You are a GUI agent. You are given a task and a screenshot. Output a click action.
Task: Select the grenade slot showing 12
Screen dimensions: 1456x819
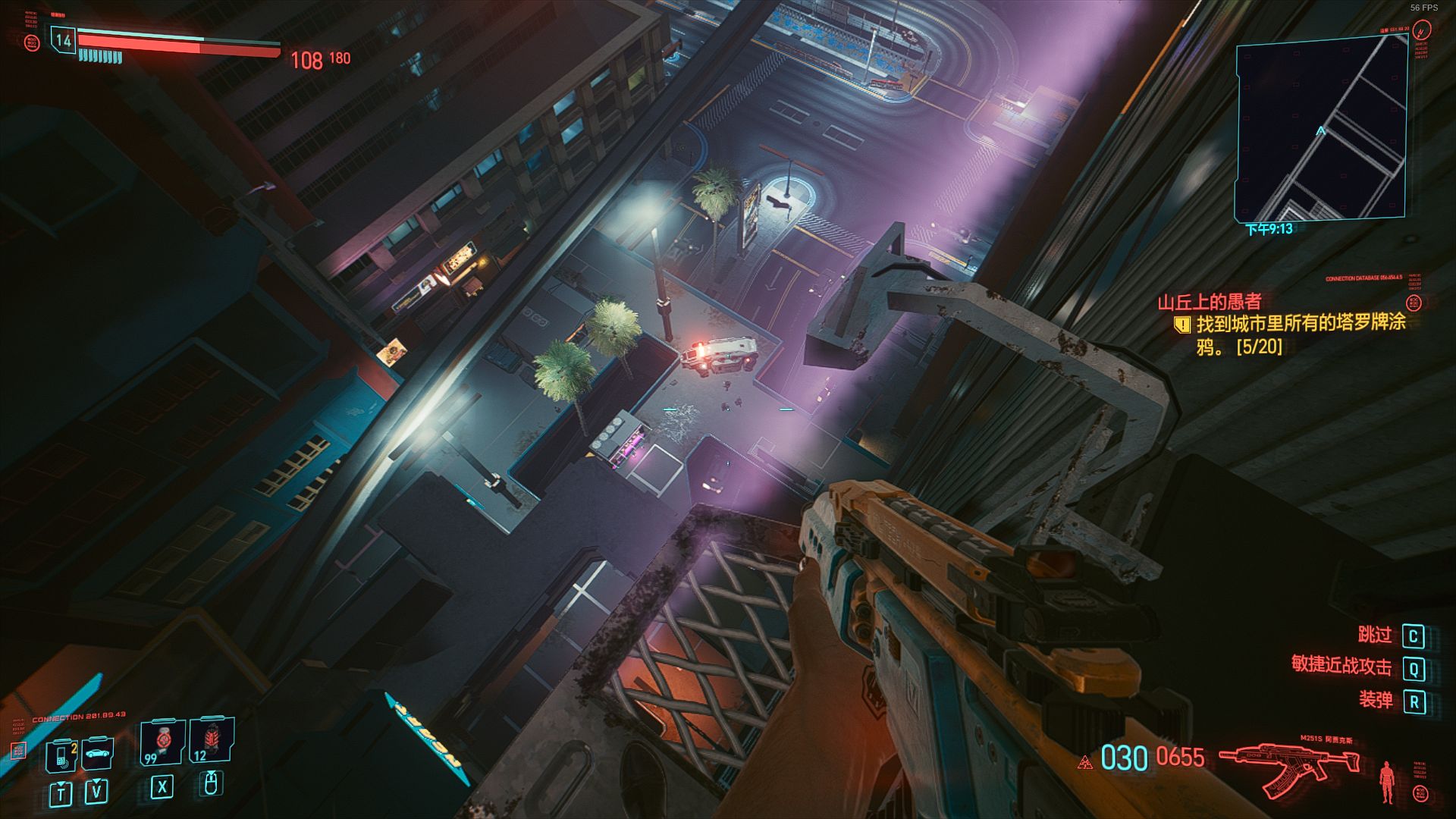coord(212,740)
